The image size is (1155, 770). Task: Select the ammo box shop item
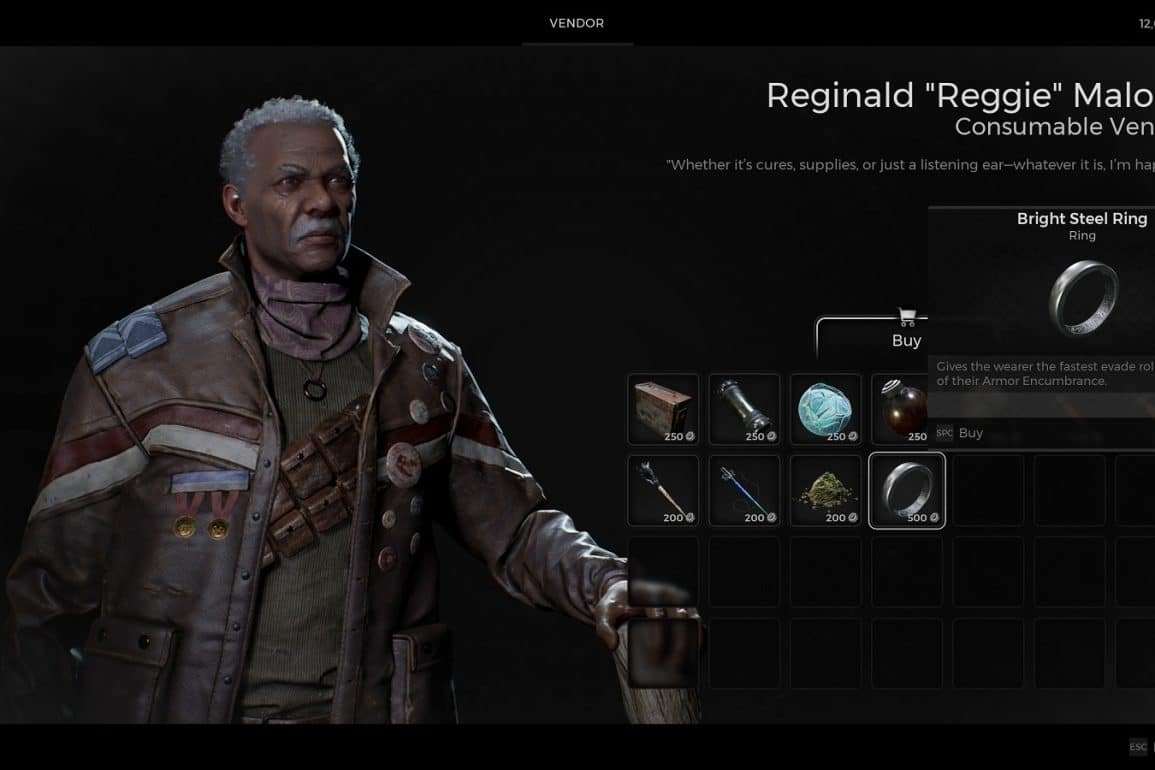tap(663, 408)
